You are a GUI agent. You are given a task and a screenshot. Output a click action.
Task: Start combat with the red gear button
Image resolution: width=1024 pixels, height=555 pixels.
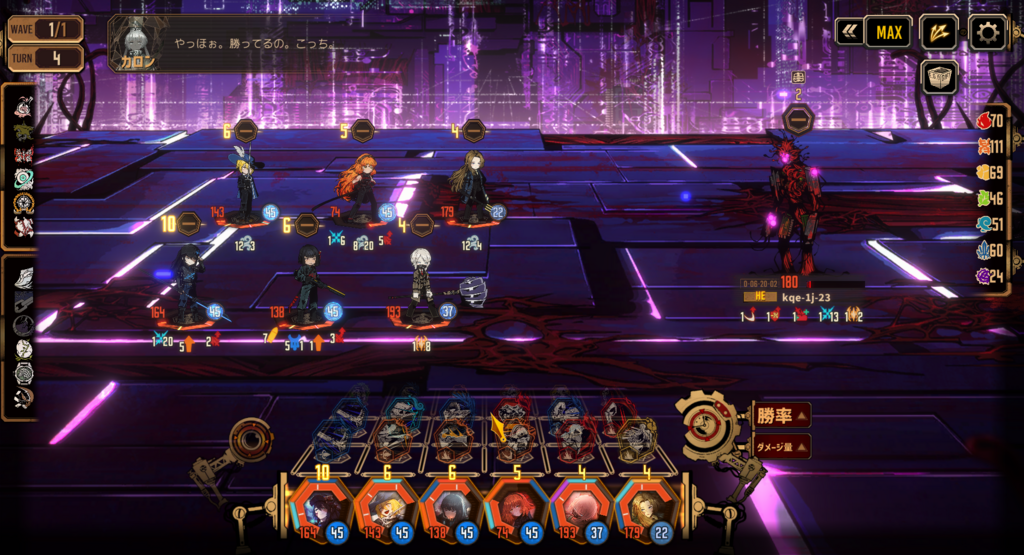point(708,424)
